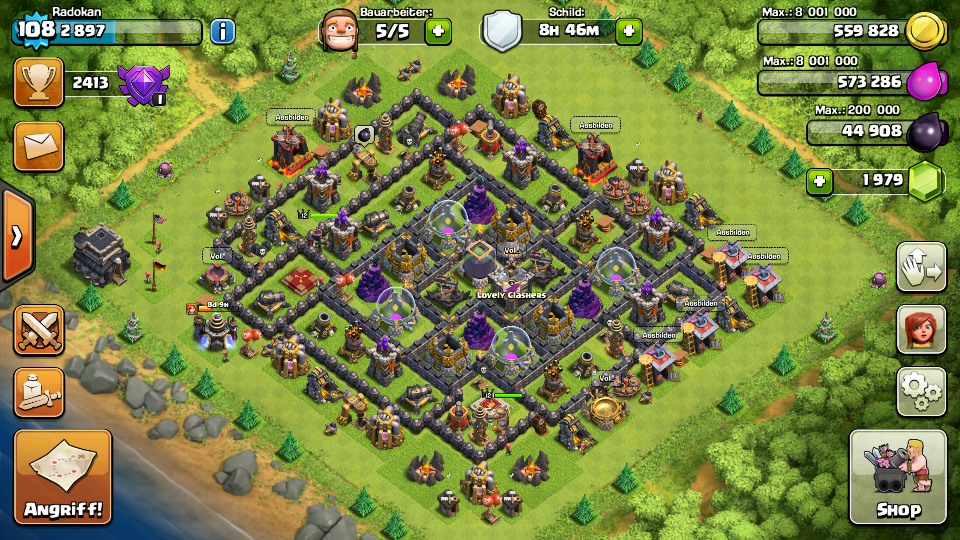This screenshot has width=960, height=540.
Task: Expand the orange side chat arrow
Action: coord(16,236)
